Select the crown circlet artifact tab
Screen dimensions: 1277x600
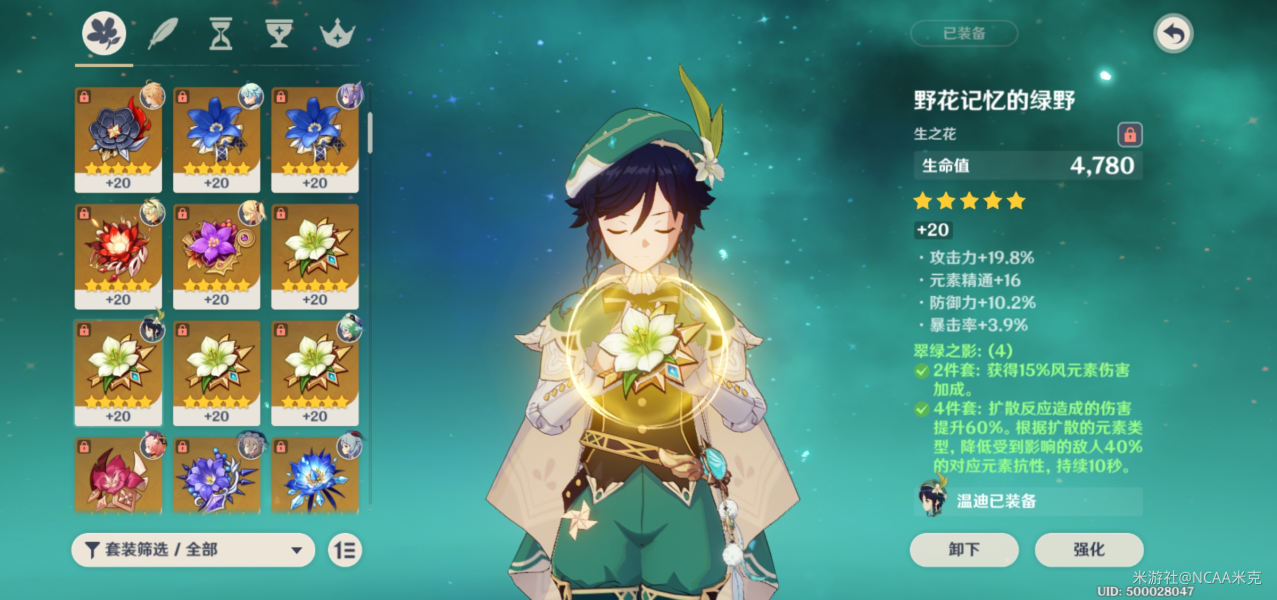(x=335, y=34)
